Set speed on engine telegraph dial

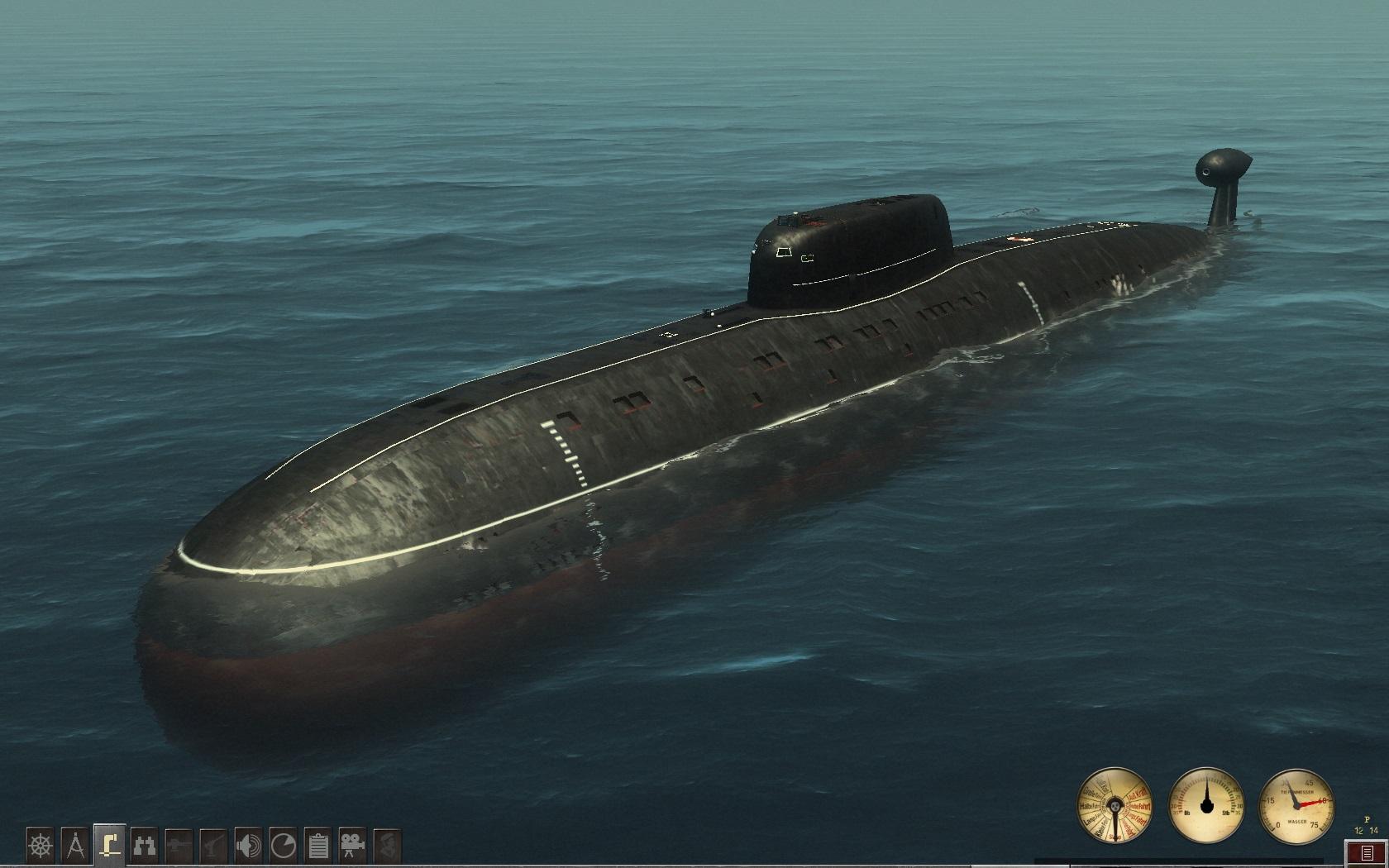pyautogui.click(x=1115, y=806)
